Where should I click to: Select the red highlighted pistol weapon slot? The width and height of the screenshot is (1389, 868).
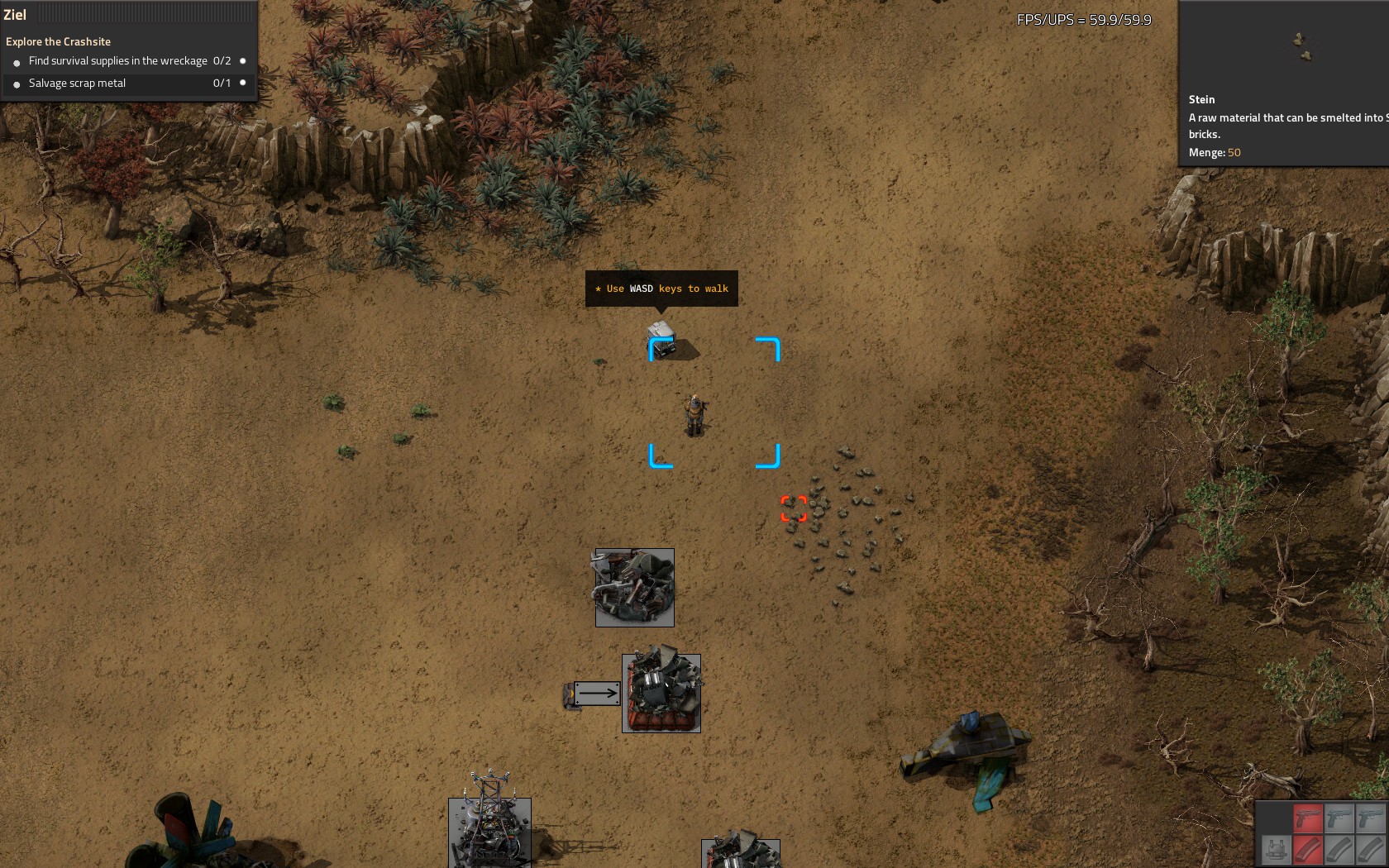[x=1307, y=818]
